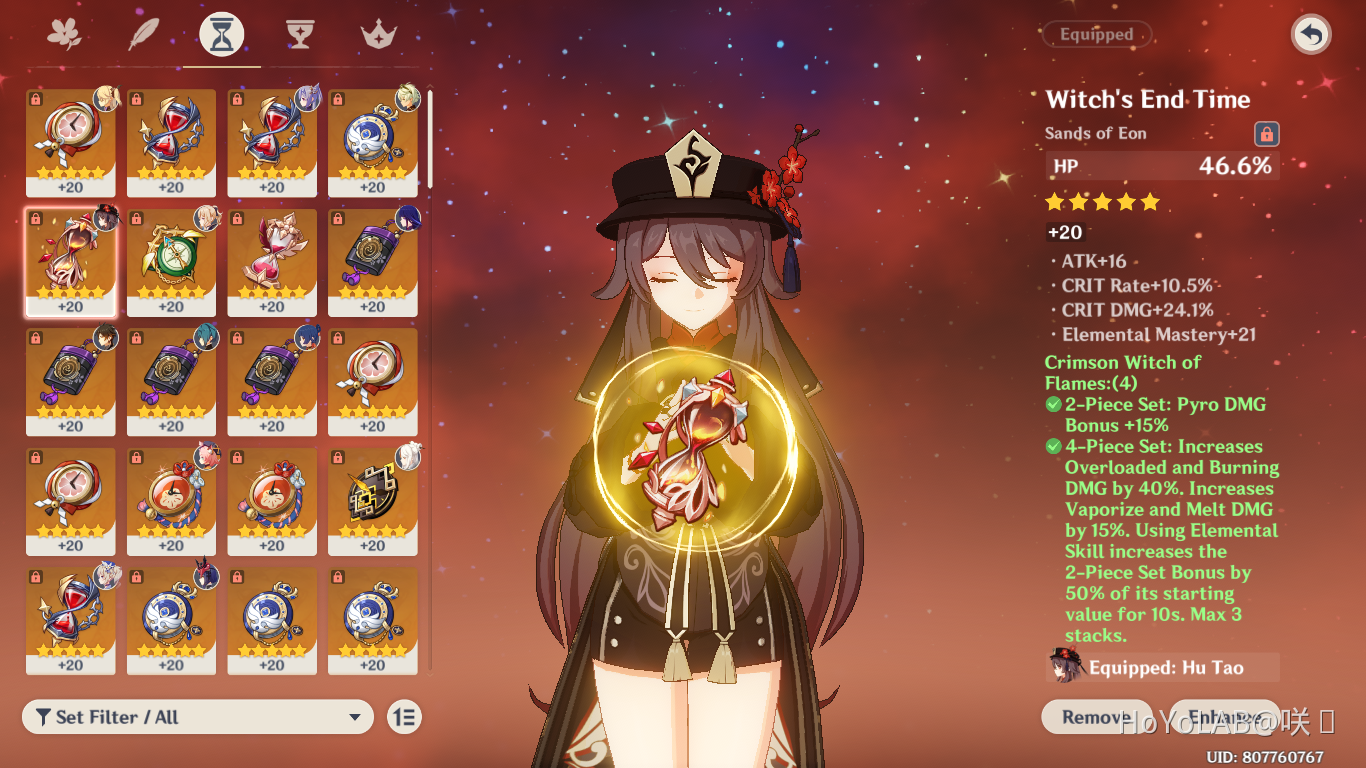This screenshot has width=1366, height=768.
Task: Open the Plume of Death artifact category
Action: [141, 33]
